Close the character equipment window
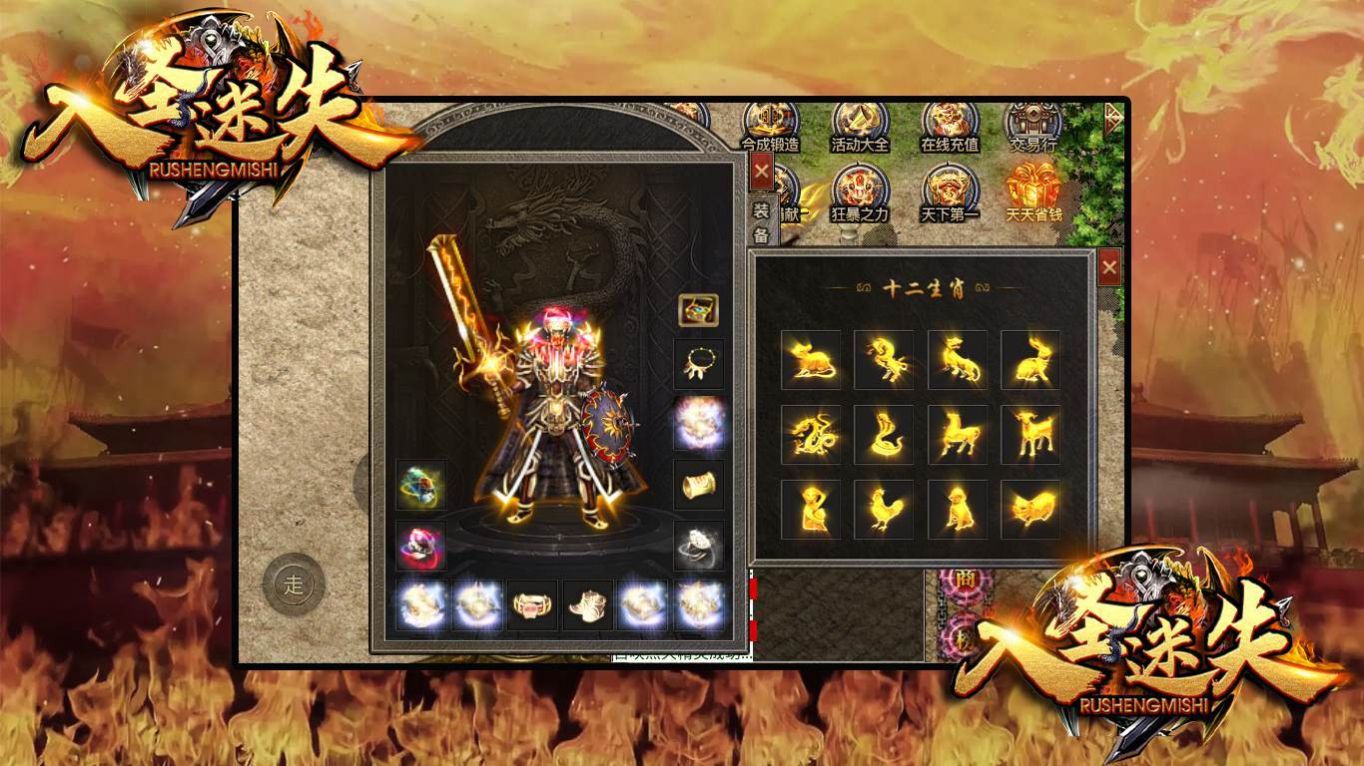The image size is (1364, 766). point(762,171)
